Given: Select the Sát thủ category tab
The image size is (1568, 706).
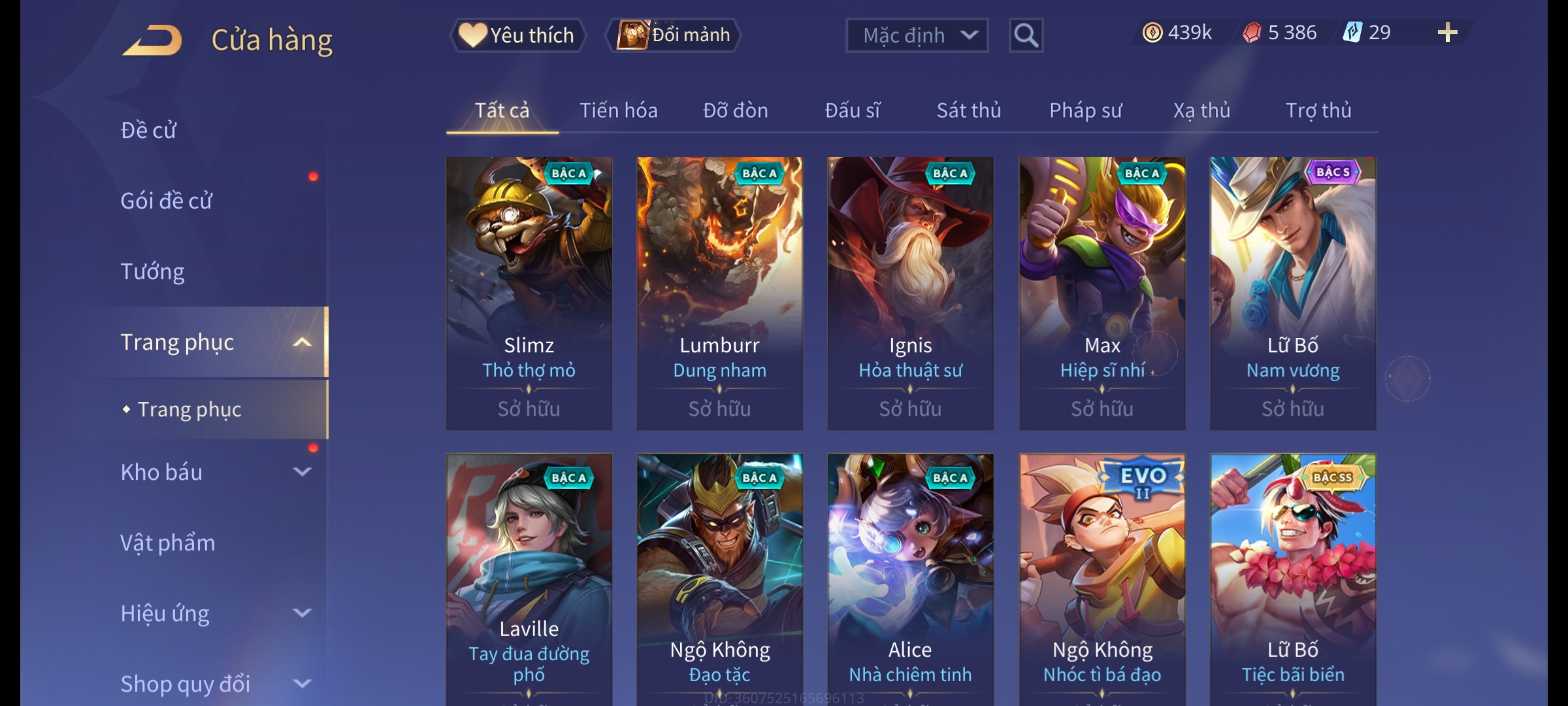Looking at the screenshot, I should click(x=968, y=110).
